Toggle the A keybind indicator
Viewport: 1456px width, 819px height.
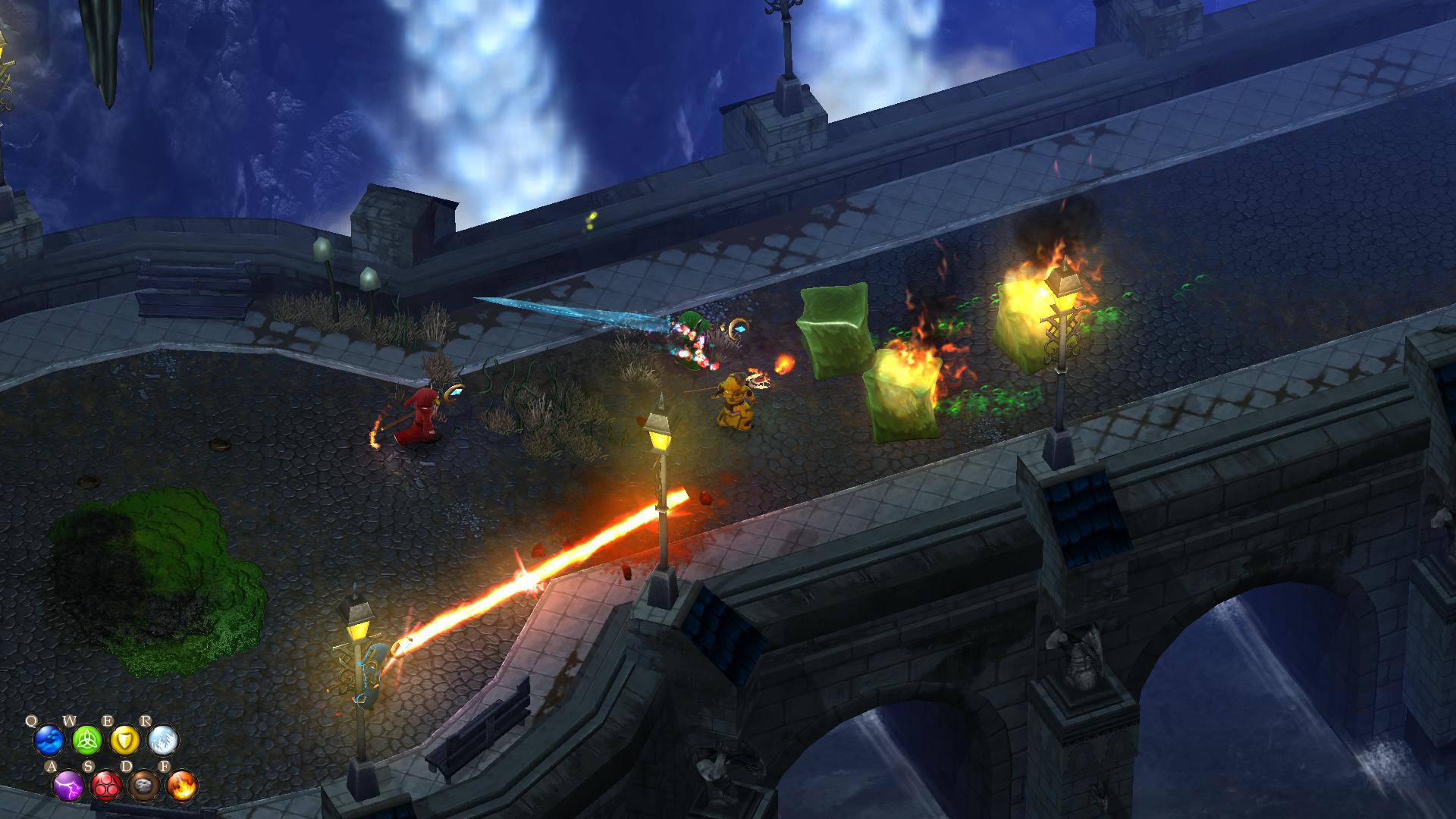click(x=52, y=766)
